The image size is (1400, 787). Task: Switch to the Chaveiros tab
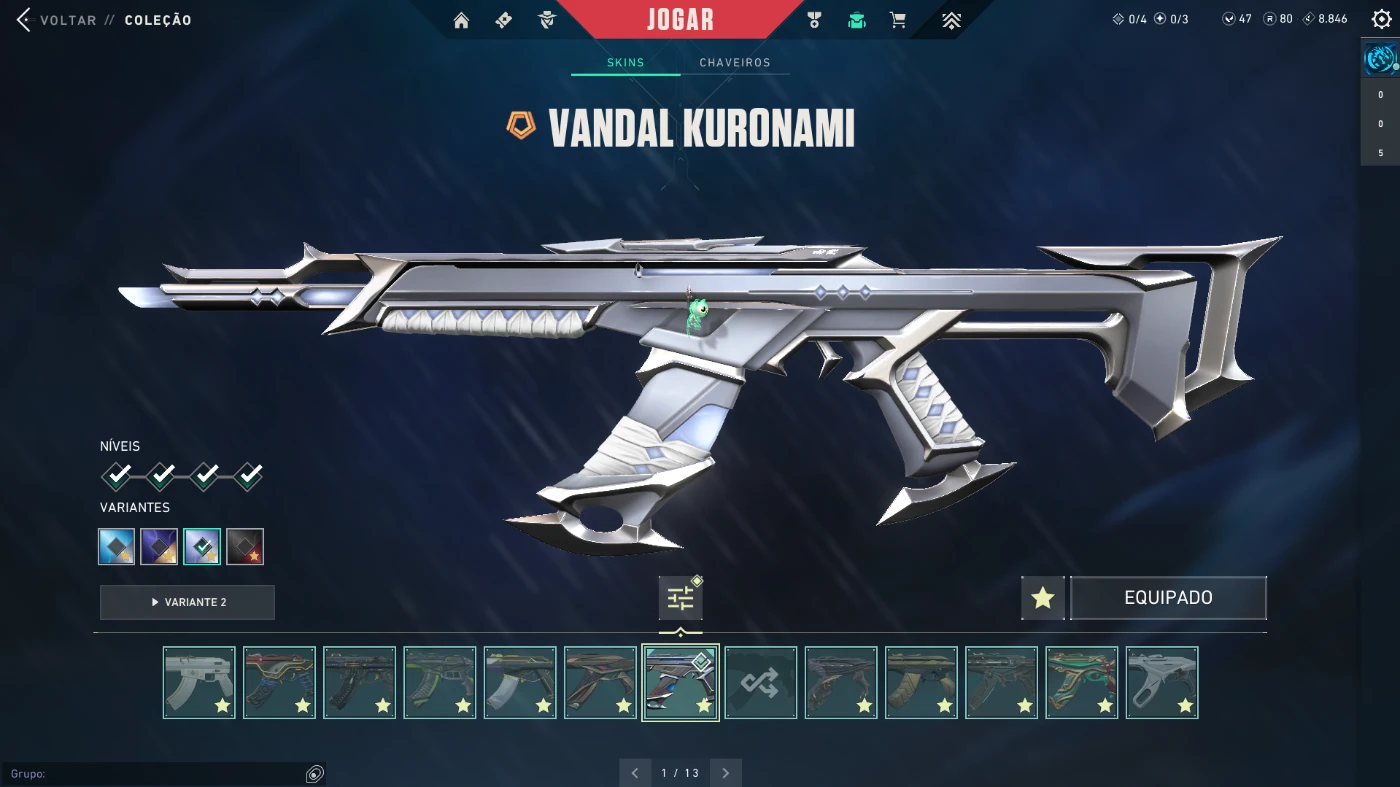735,62
